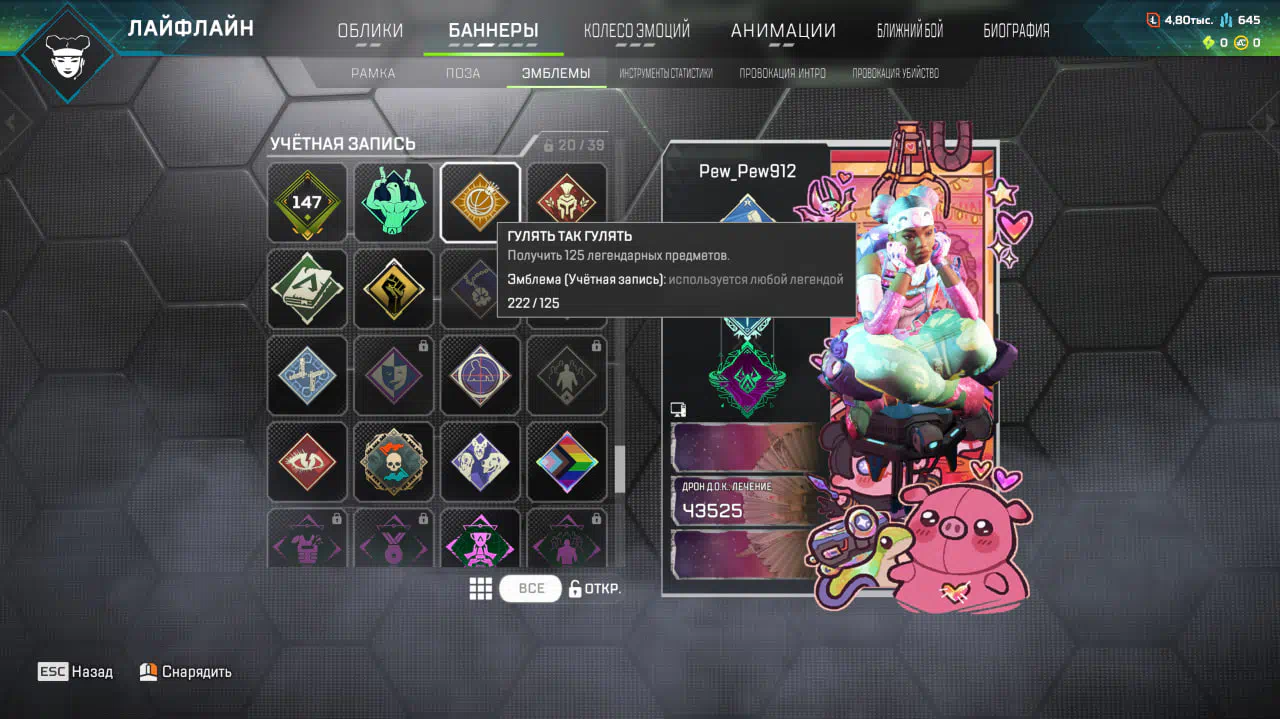This screenshot has width=1280, height=719.
Task: Choose the green muscular bird badge
Action: coord(394,203)
